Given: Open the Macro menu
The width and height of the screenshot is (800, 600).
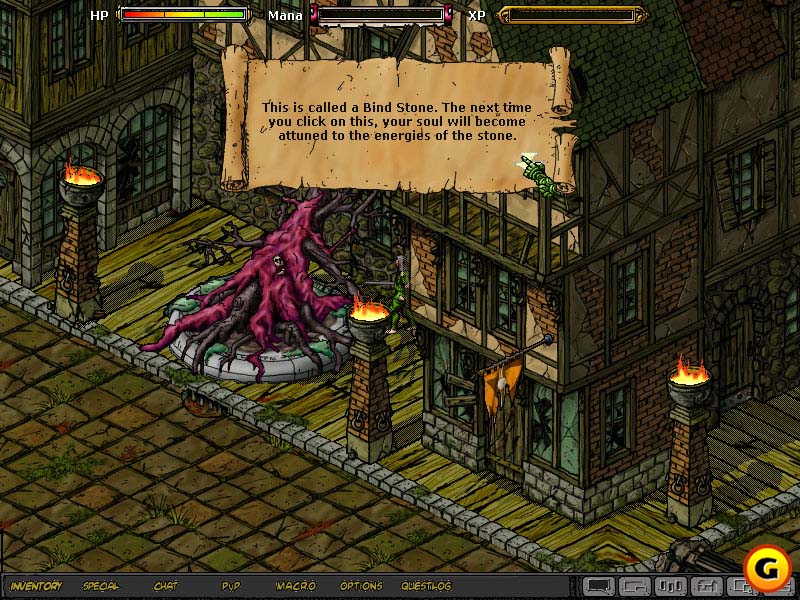Looking at the screenshot, I should [x=295, y=586].
